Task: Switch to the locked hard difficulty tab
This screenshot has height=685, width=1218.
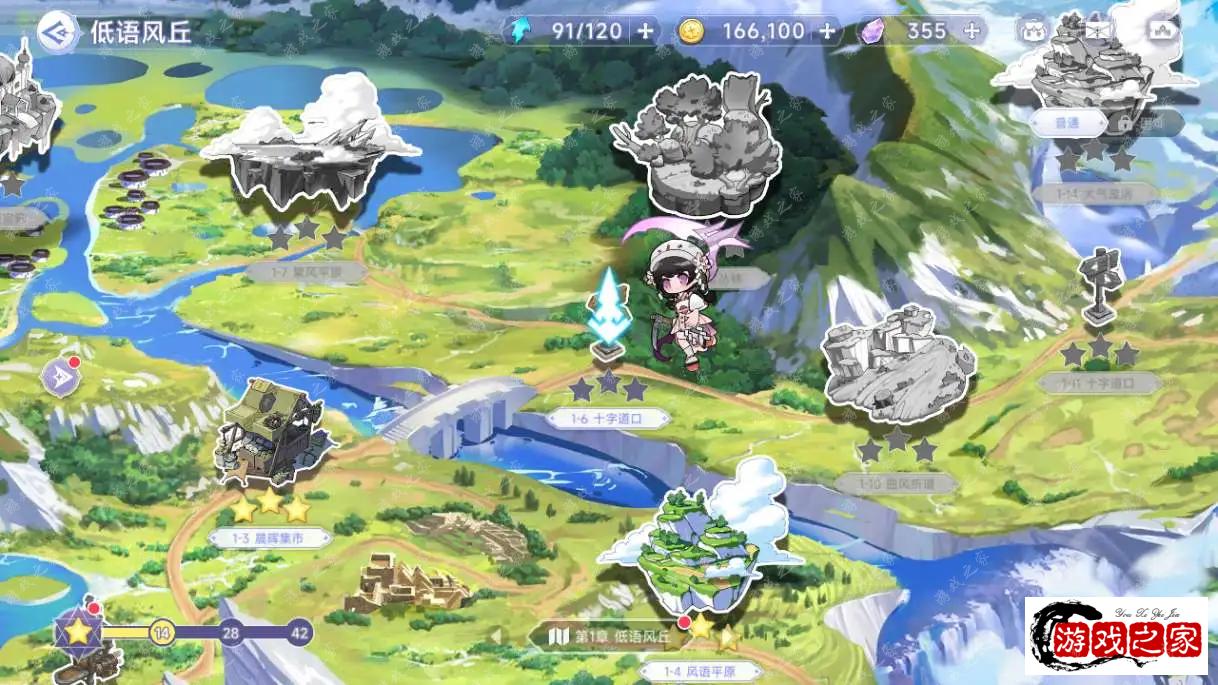Action: (x=1147, y=123)
